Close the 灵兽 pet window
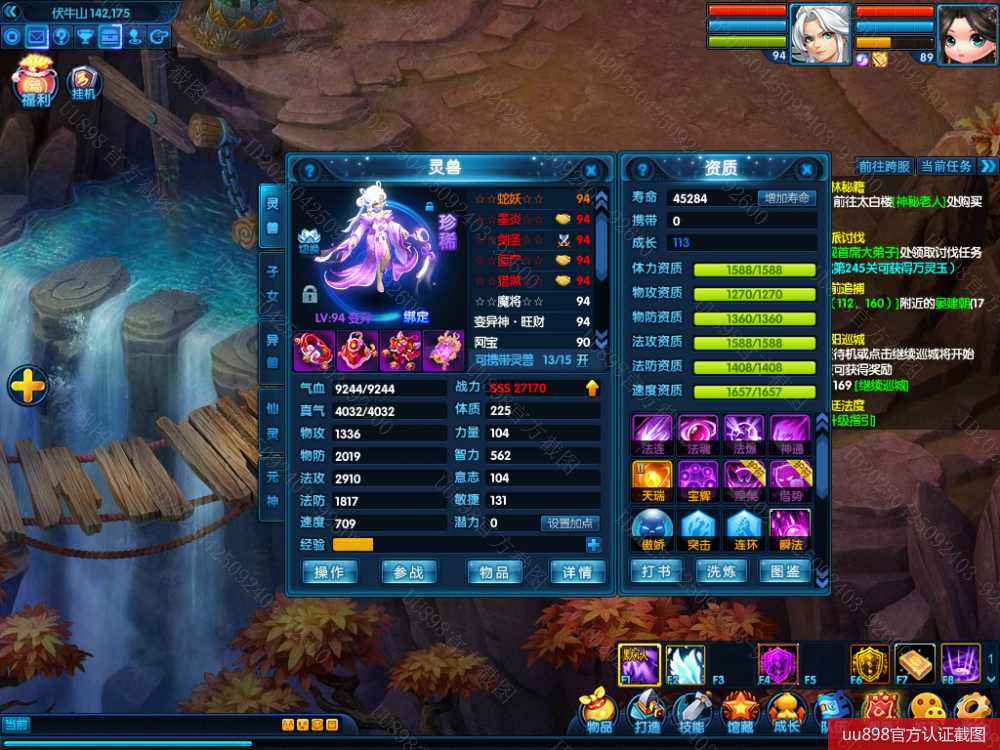The image size is (1000, 750). point(591,171)
